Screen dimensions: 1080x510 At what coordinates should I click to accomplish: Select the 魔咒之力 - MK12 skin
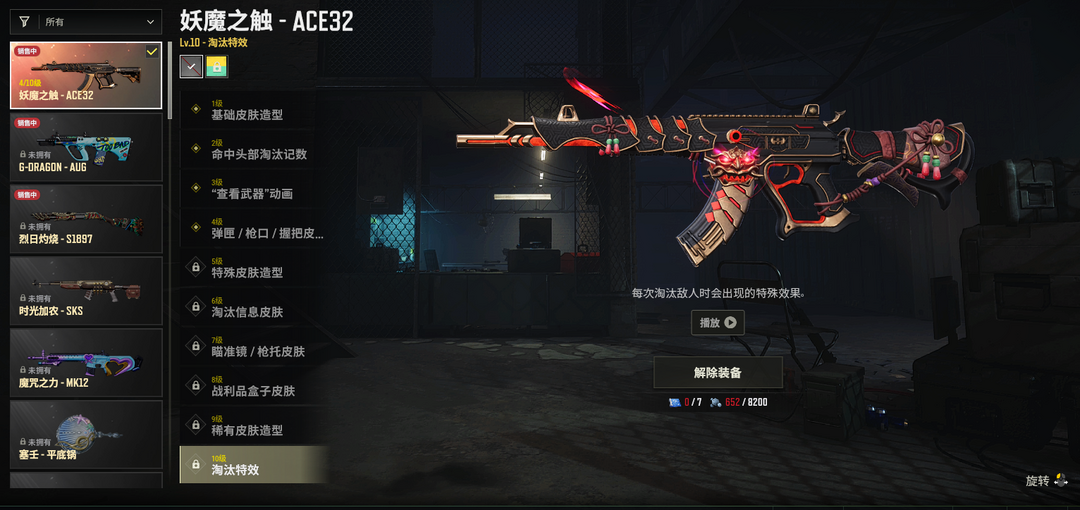click(86, 363)
